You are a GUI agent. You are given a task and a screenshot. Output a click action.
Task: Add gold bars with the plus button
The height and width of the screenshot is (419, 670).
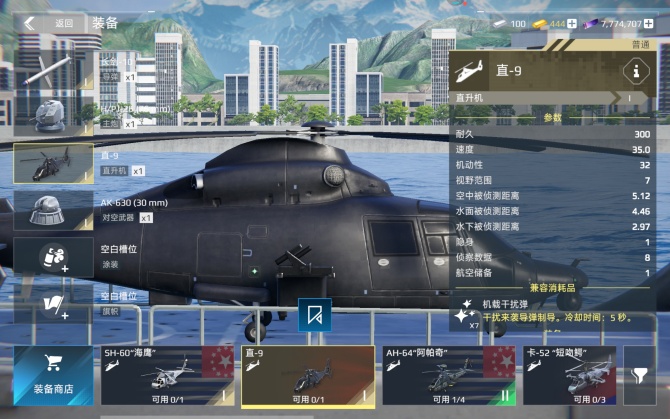point(573,23)
